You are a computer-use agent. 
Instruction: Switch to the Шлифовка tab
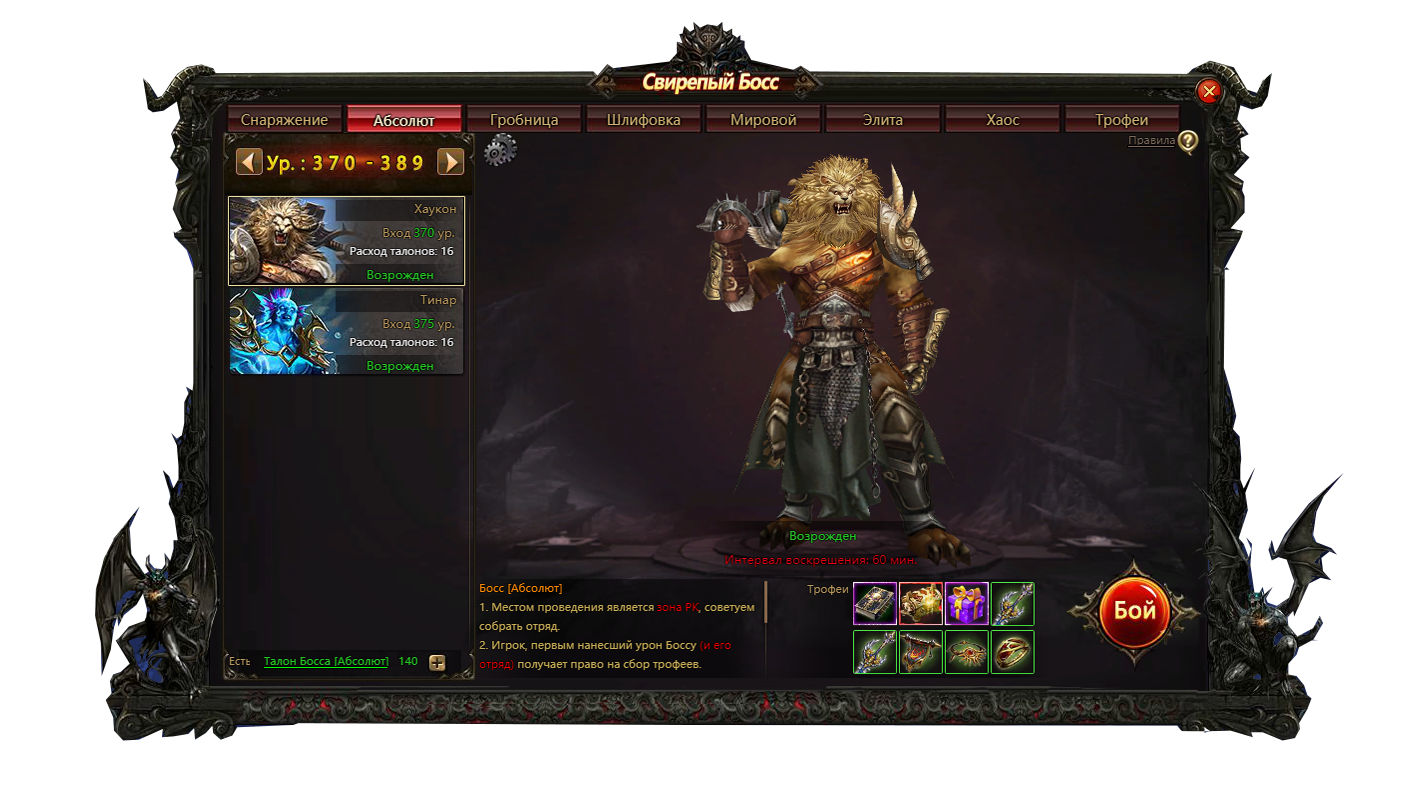644,120
